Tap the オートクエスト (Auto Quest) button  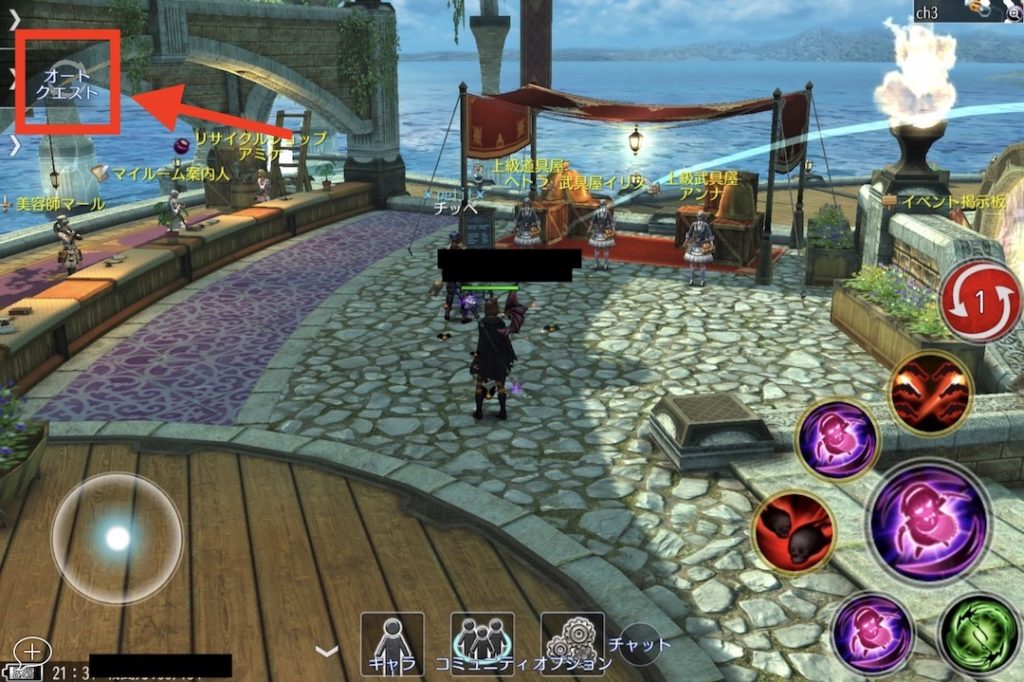(68, 84)
